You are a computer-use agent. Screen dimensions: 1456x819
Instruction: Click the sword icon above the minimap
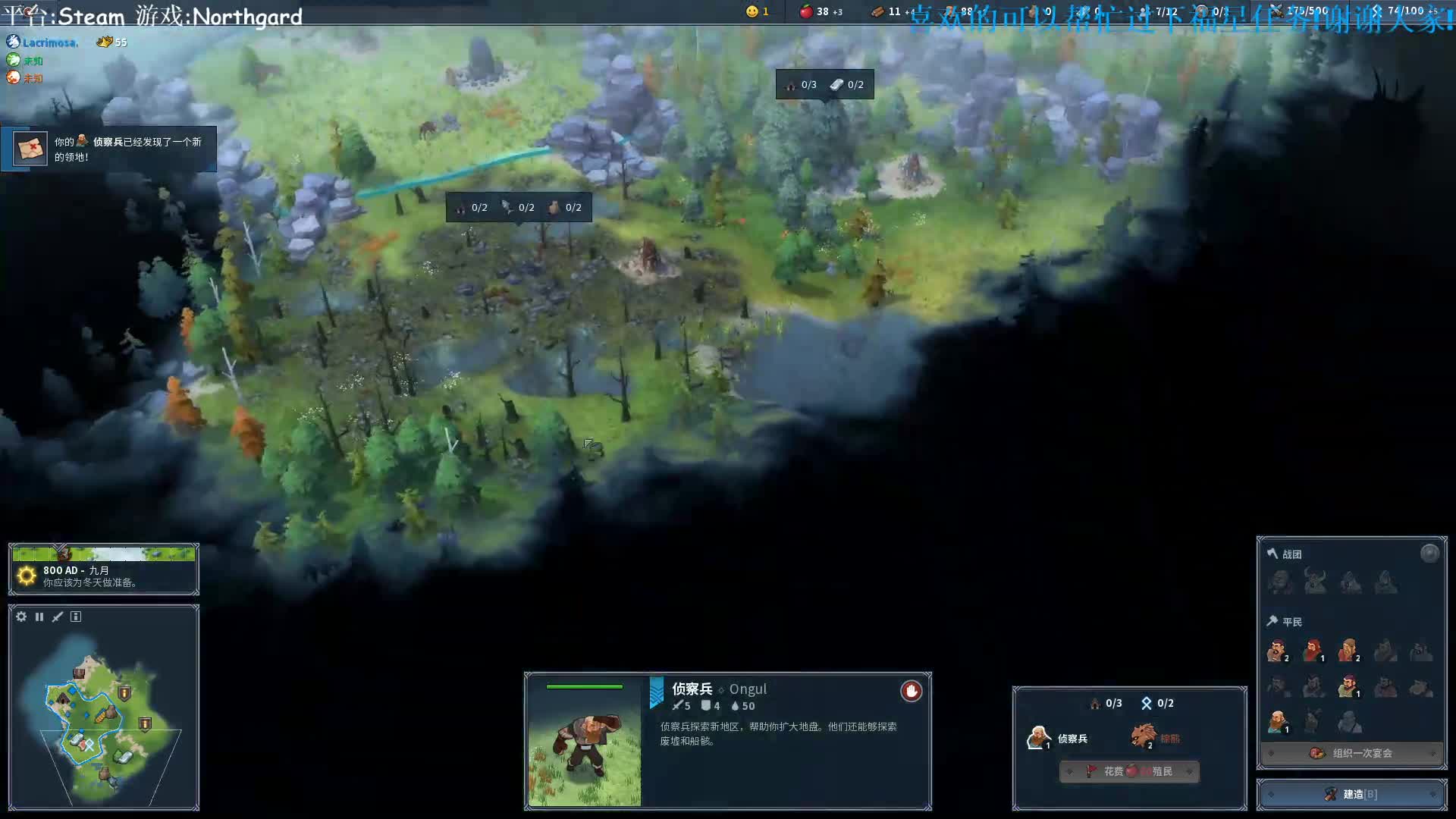point(58,617)
